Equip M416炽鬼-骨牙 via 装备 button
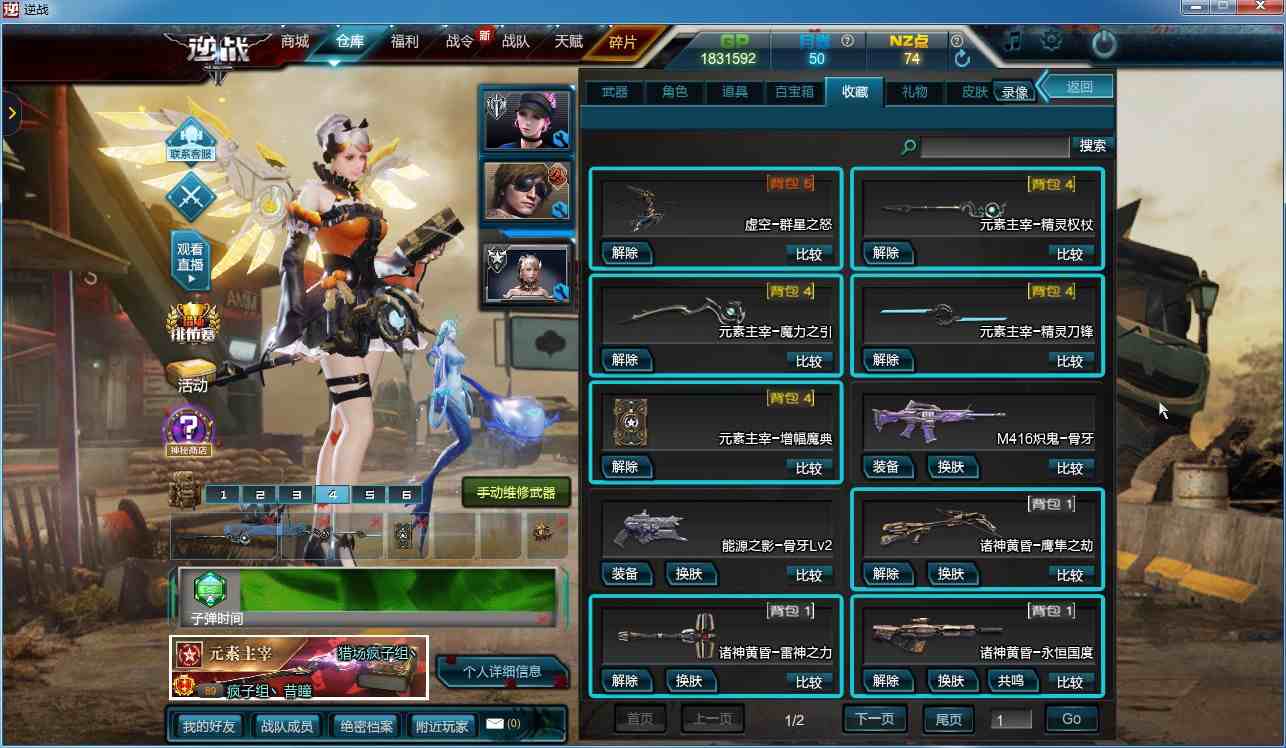The height and width of the screenshot is (748, 1286). tap(889, 467)
